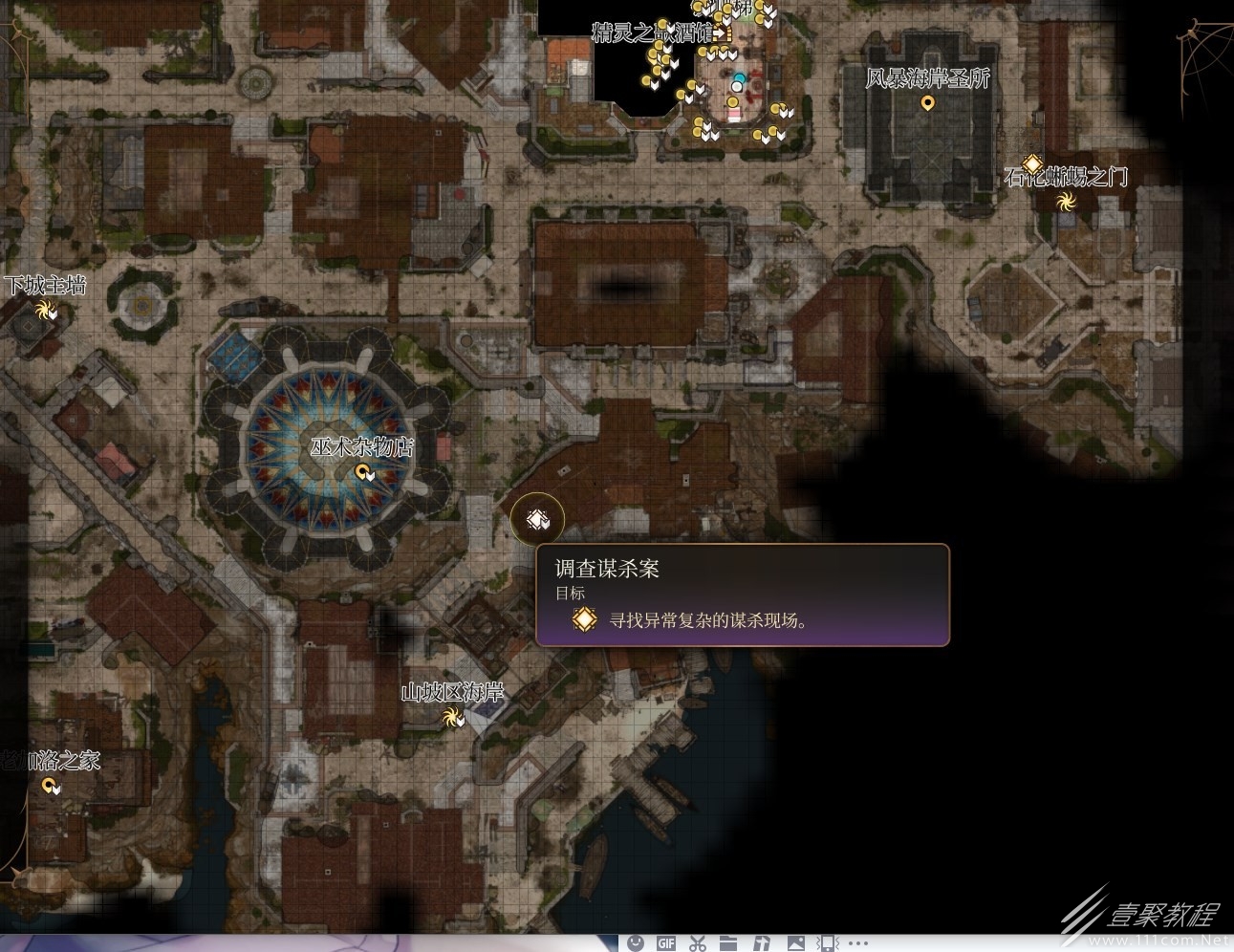
Task: Click the Stormshore Tabernacle location pin
Action: (x=926, y=102)
